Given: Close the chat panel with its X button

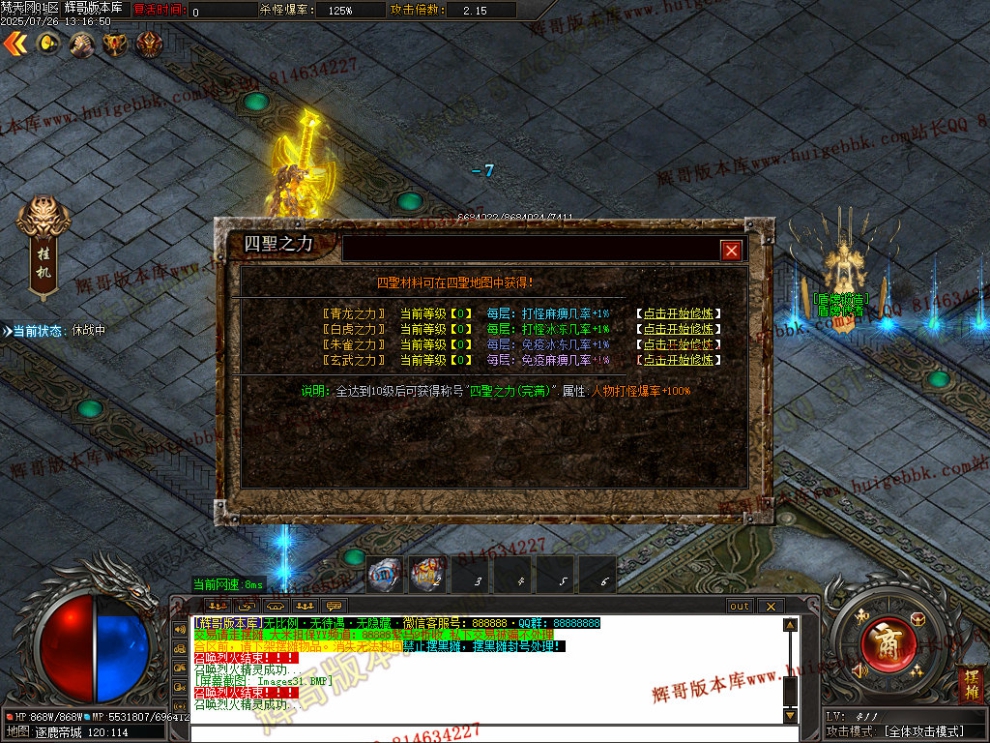Looking at the screenshot, I should [770, 606].
